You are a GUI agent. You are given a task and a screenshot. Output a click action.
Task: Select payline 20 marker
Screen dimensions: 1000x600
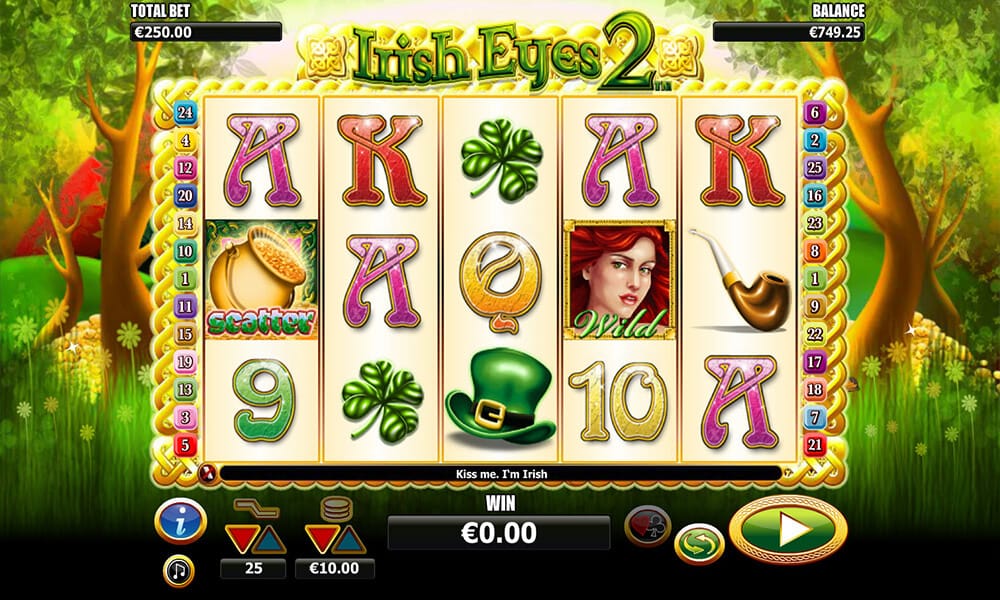tap(185, 196)
